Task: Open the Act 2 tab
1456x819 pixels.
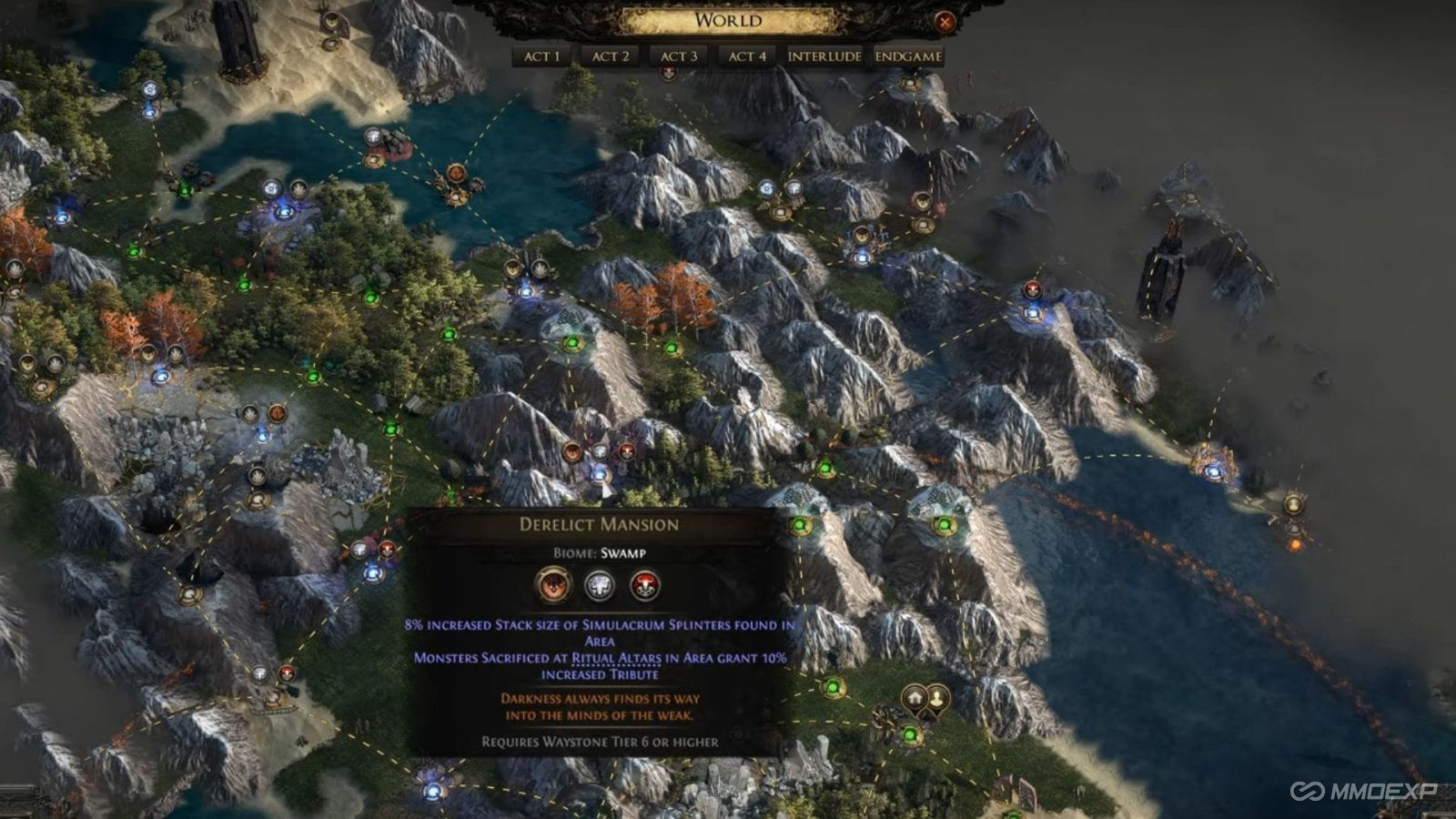Action: click(x=612, y=56)
